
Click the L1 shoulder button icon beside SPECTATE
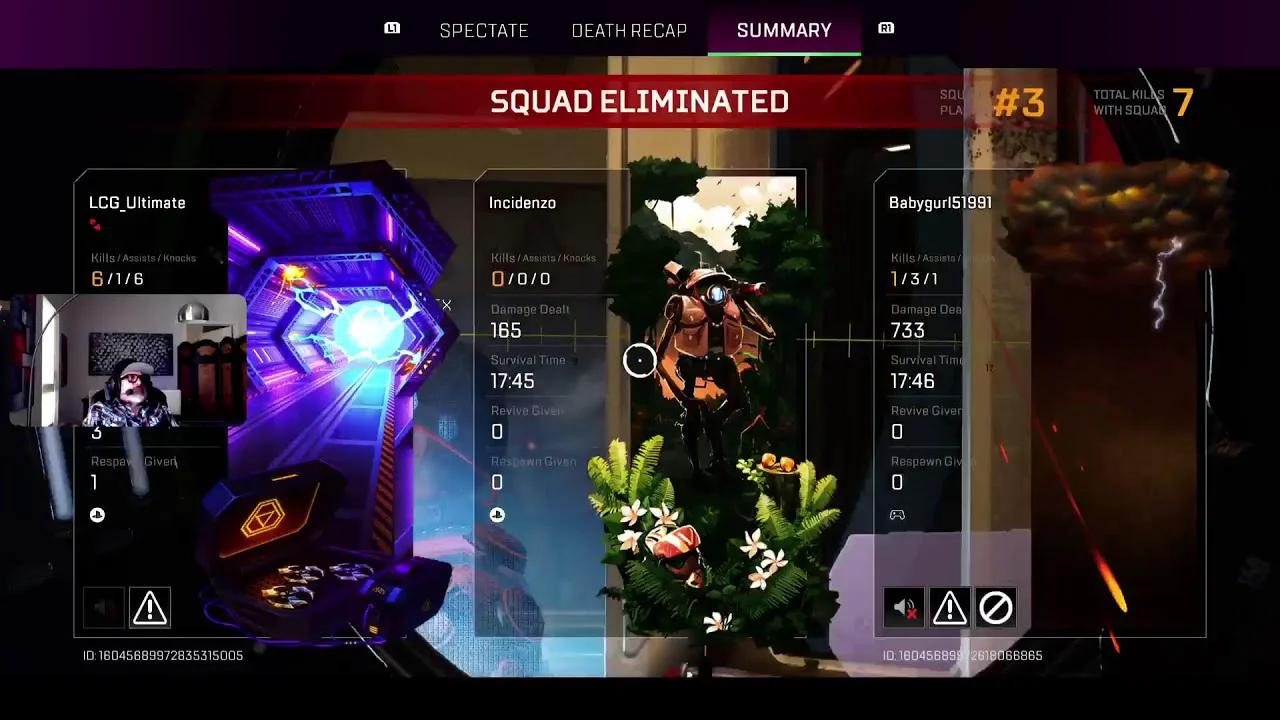pos(391,28)
